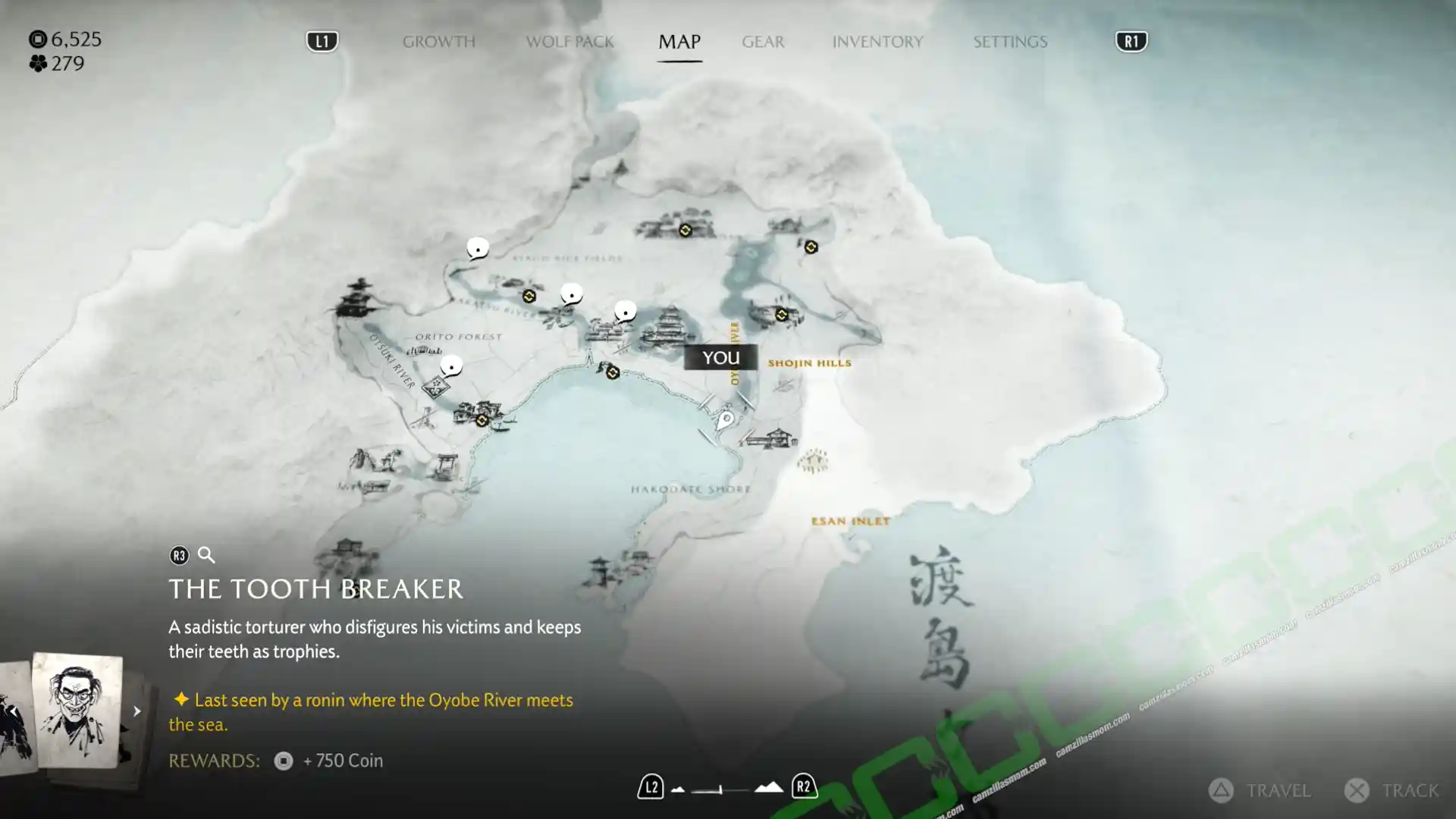Click the L1 shoulder button prompt
The image size is (1456, 819).
322,42
